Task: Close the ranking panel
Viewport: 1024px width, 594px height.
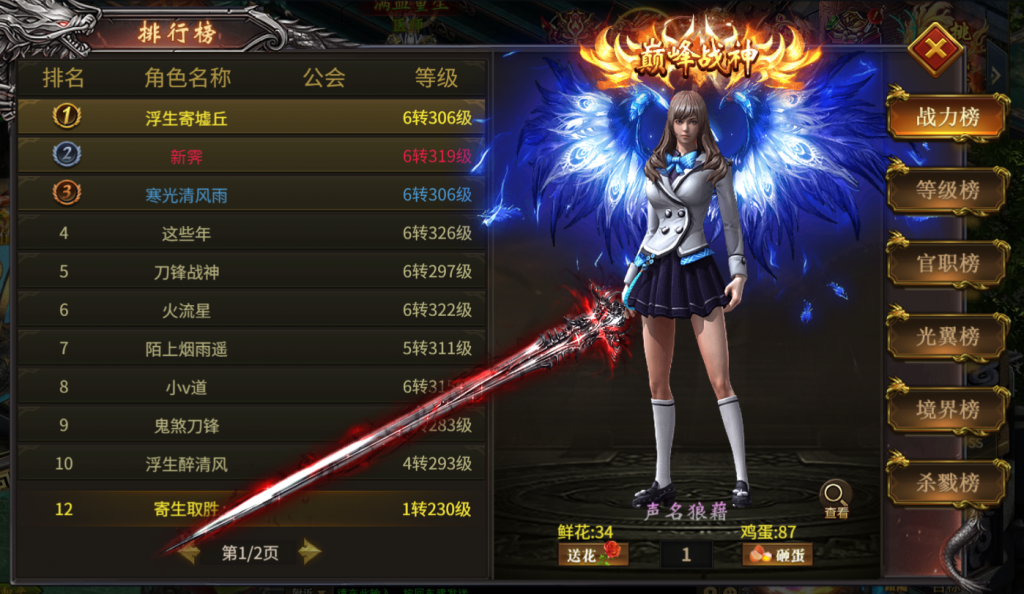Action: [937, 50]
